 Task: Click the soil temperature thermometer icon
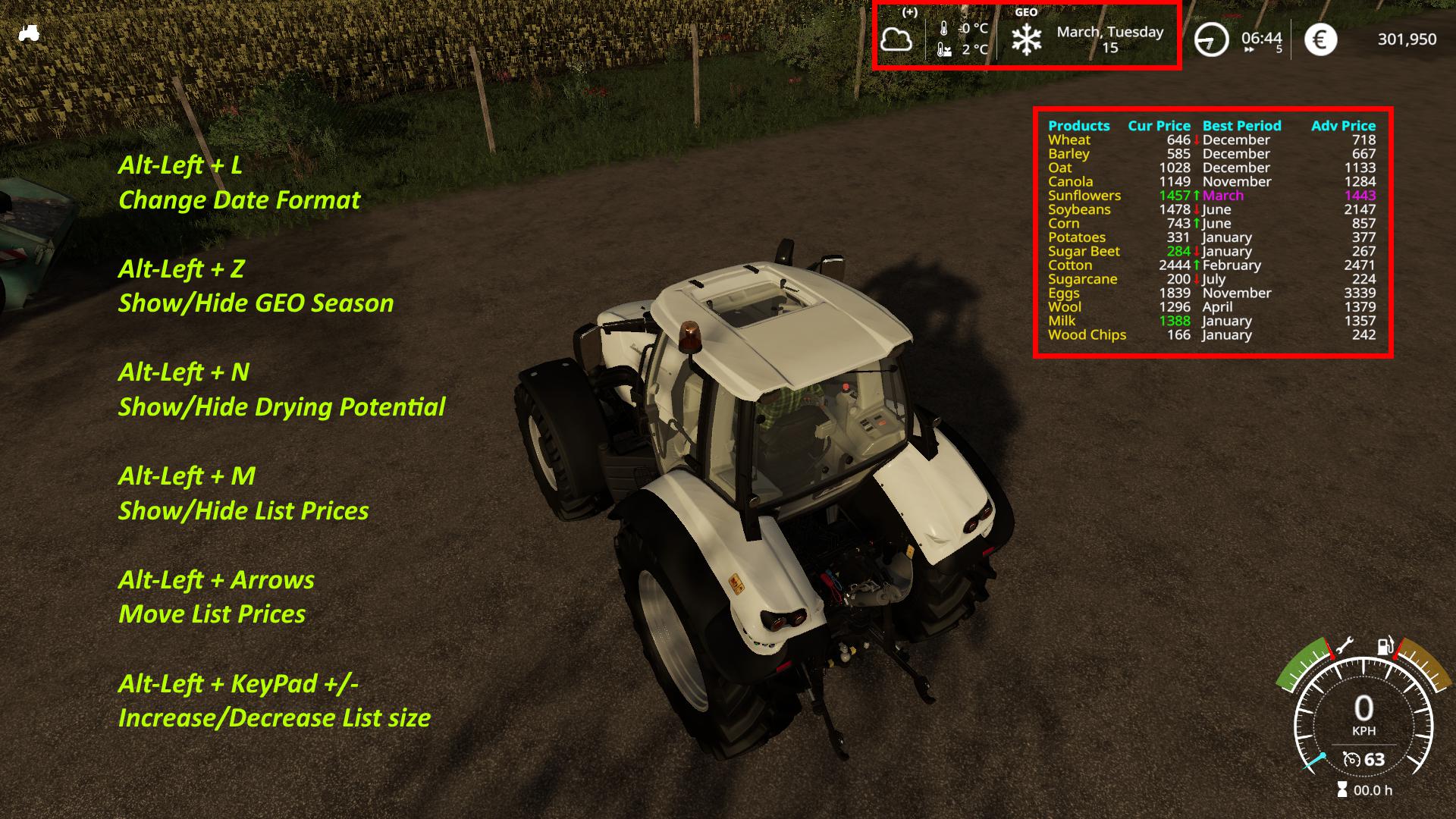click(943, 49)
